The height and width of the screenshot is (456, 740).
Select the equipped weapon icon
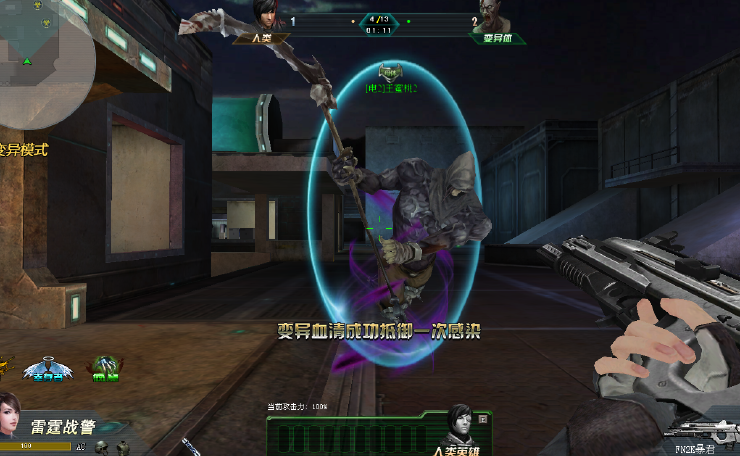pyautogui.click(x=697, y=431)
